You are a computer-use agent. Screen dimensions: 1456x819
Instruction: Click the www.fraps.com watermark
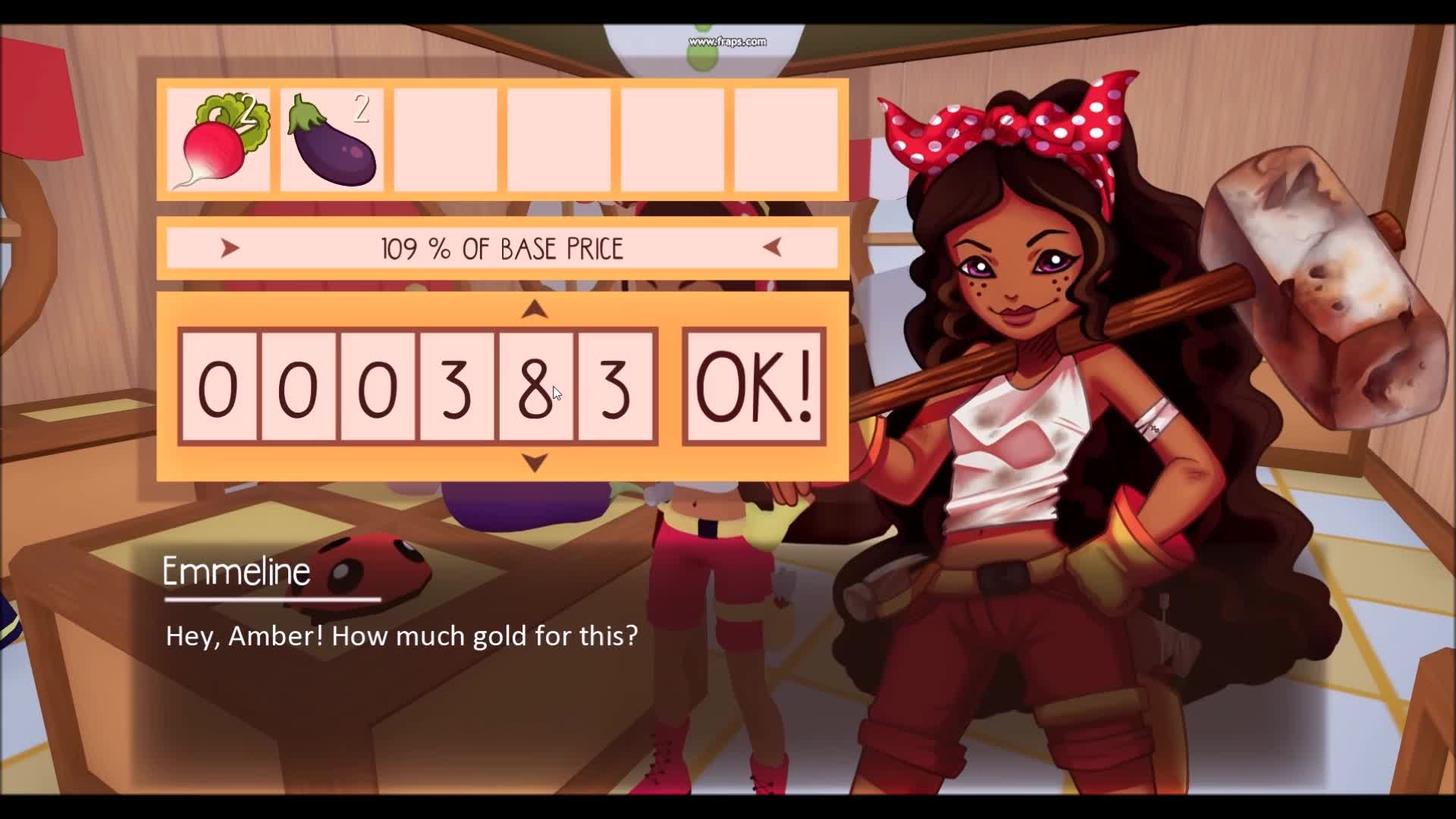727,42
